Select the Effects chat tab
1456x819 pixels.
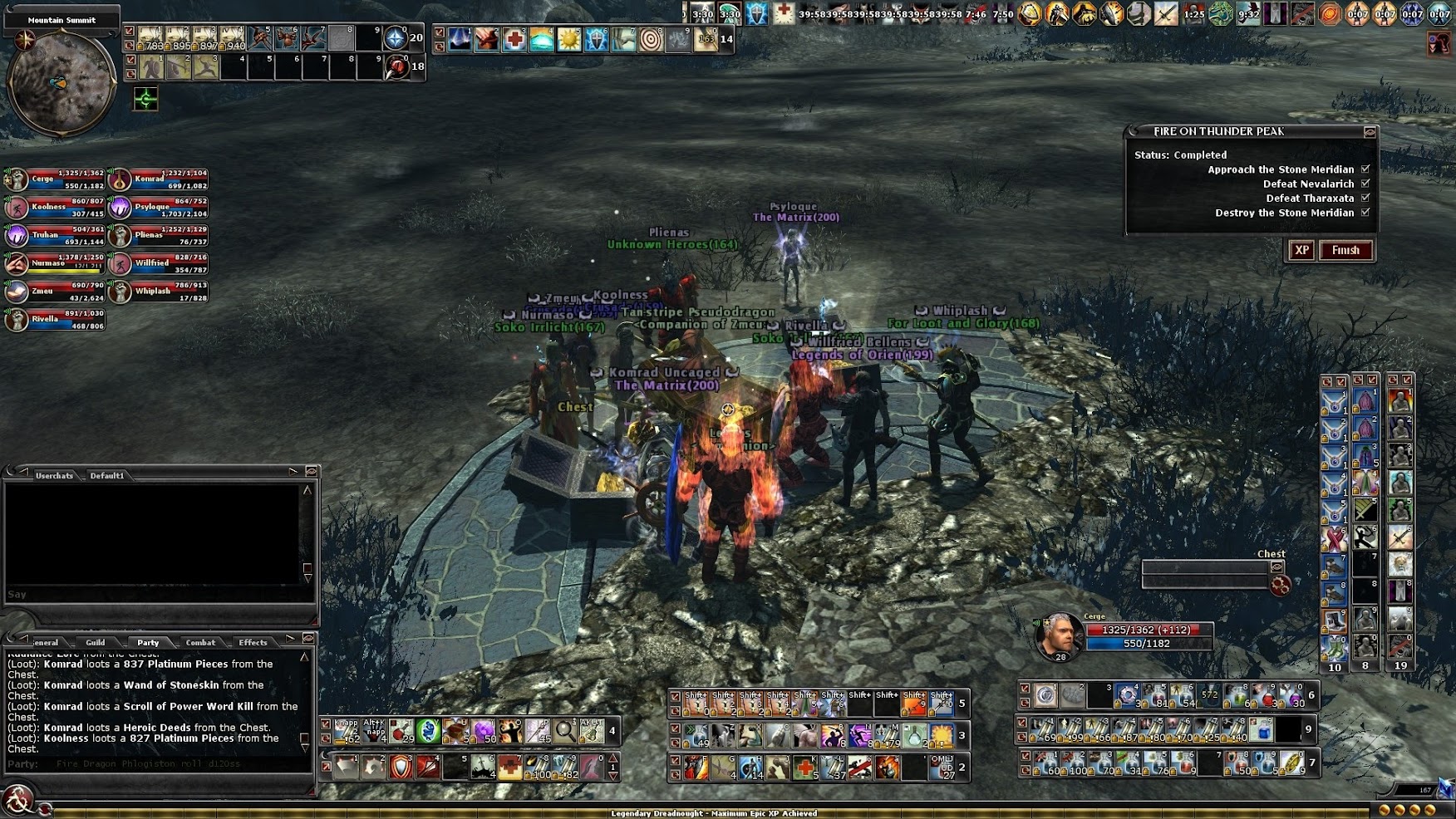(253, 642)
